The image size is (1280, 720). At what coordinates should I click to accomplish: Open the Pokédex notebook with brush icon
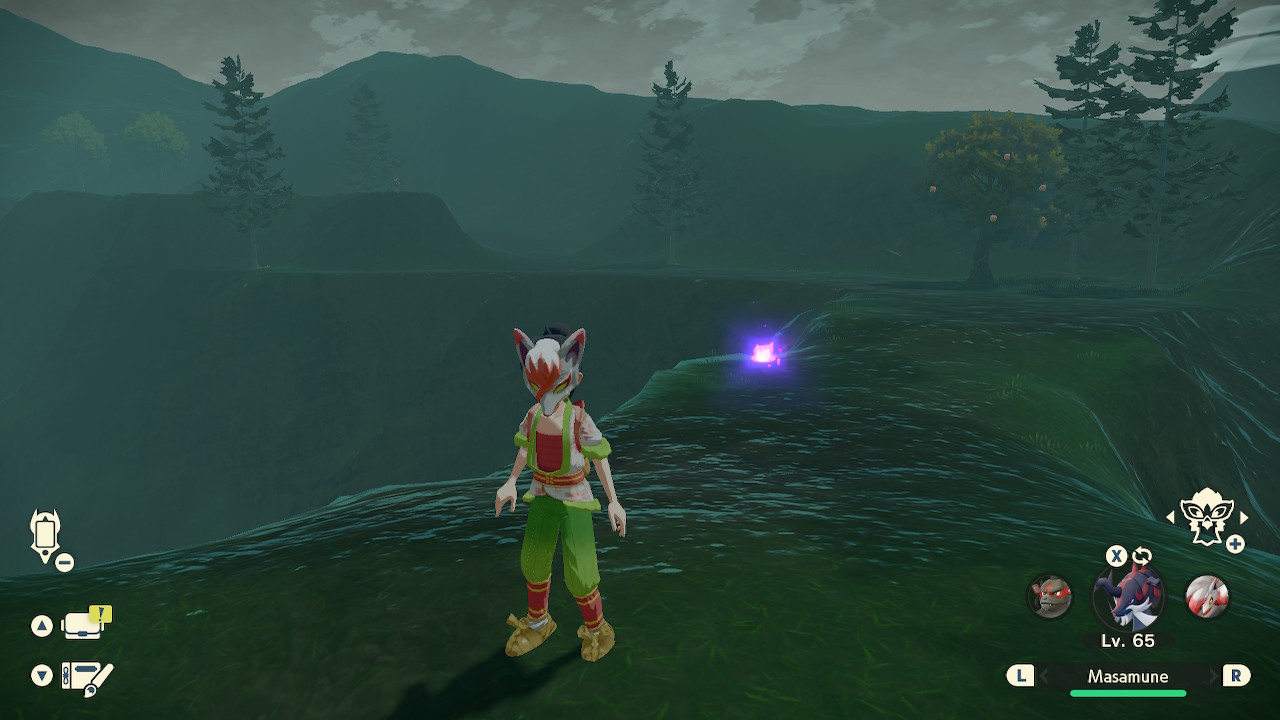coord(86,677)
